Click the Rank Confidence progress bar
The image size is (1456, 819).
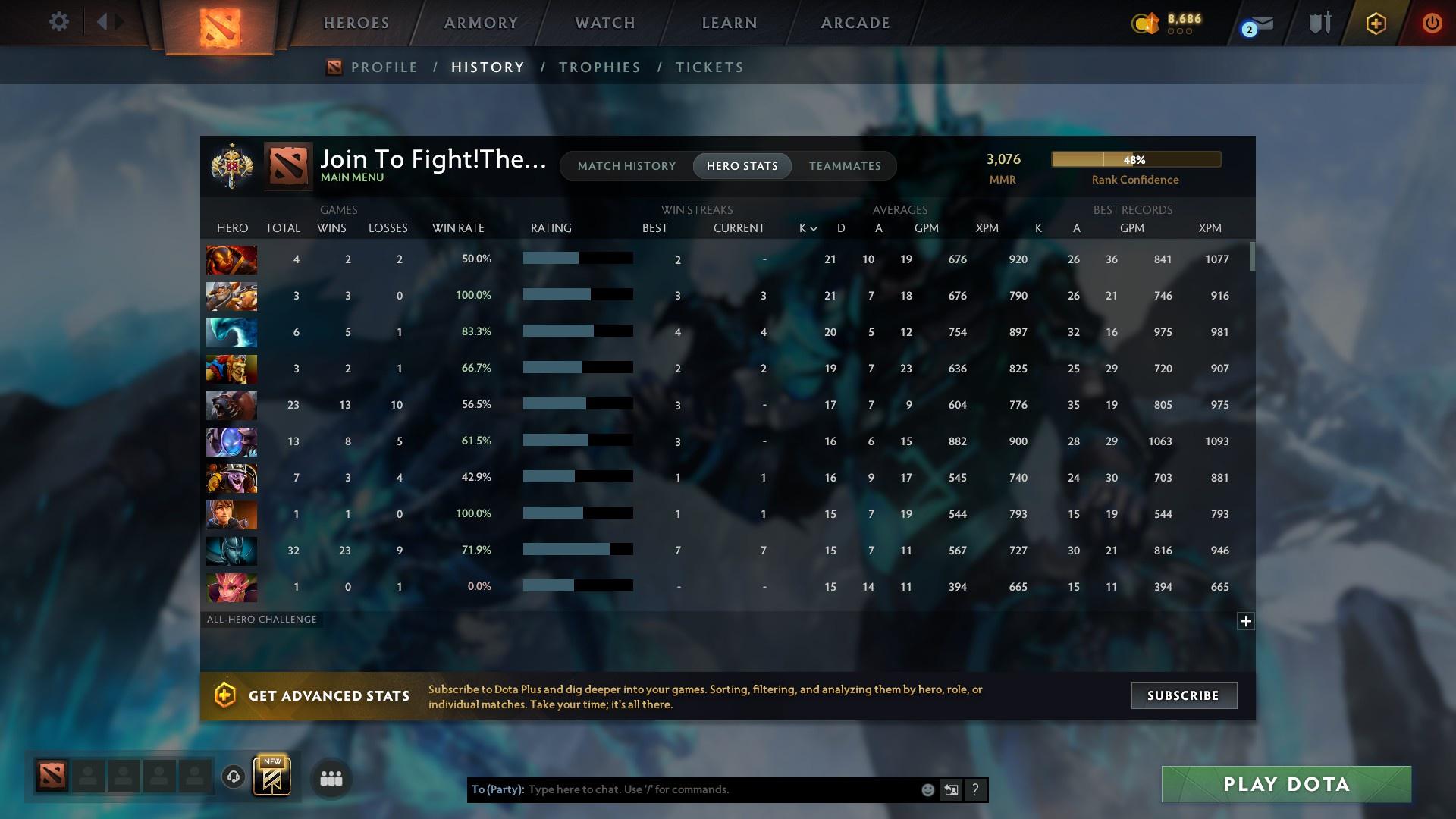1135,159
